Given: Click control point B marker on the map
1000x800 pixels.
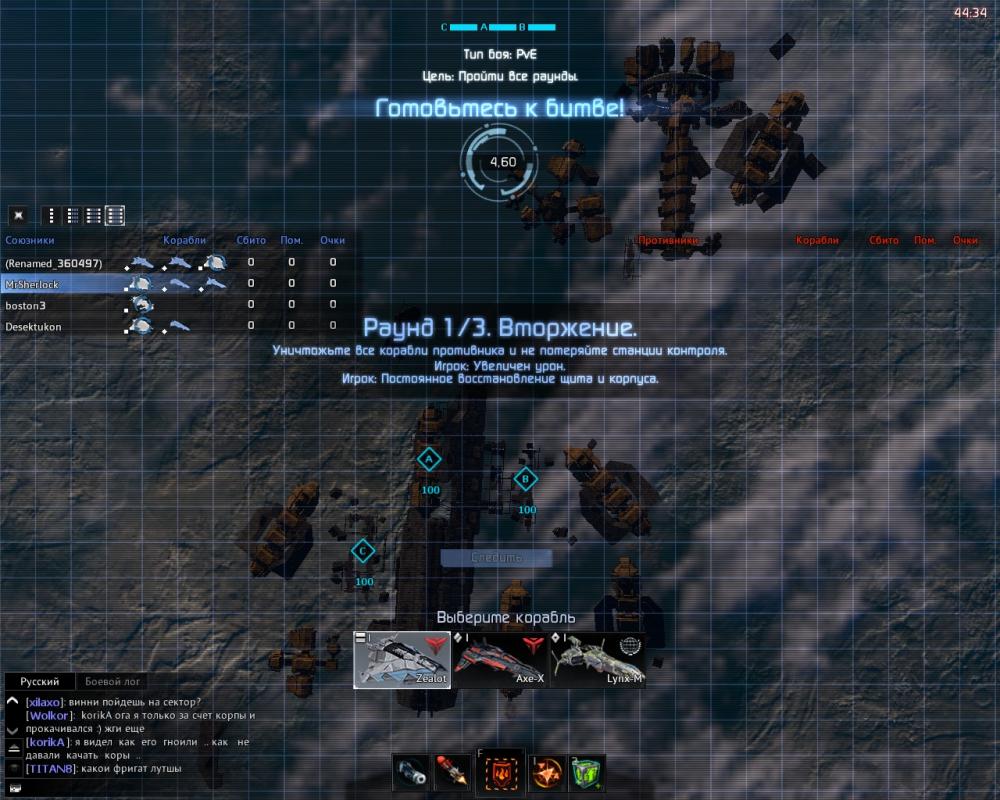Looking at the screenshot, I should (526, 480).
